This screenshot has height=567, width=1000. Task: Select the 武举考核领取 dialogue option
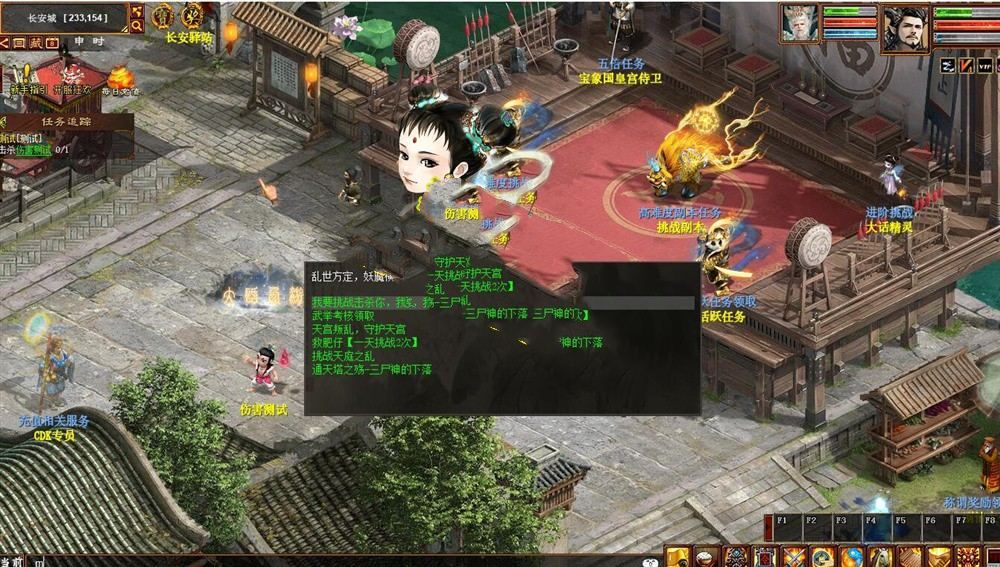343,315
